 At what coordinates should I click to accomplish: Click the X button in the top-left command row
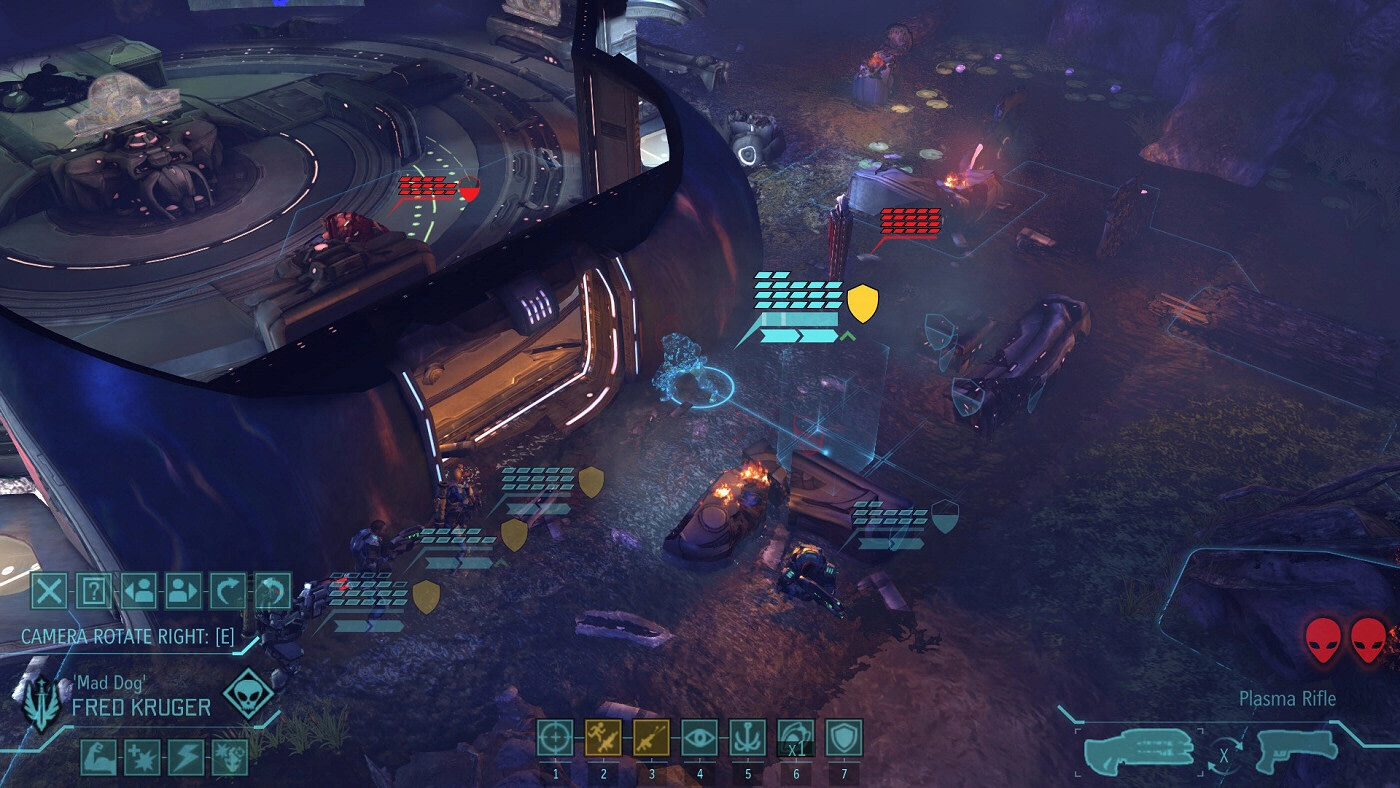coord(48,591)
